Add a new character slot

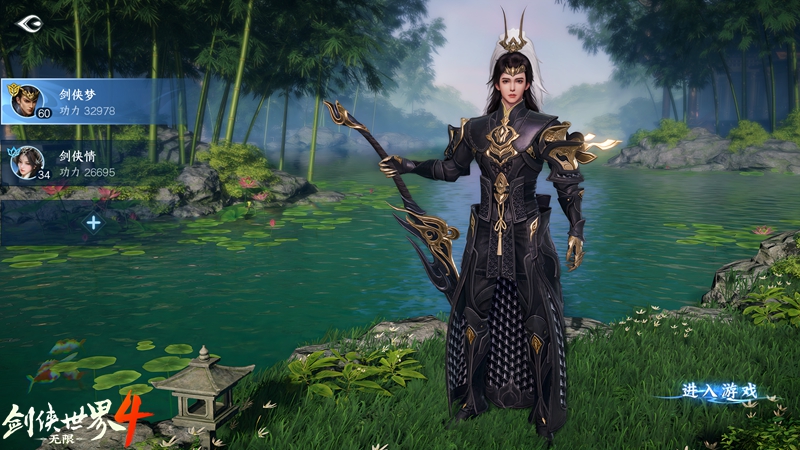[x=93, y=222]
